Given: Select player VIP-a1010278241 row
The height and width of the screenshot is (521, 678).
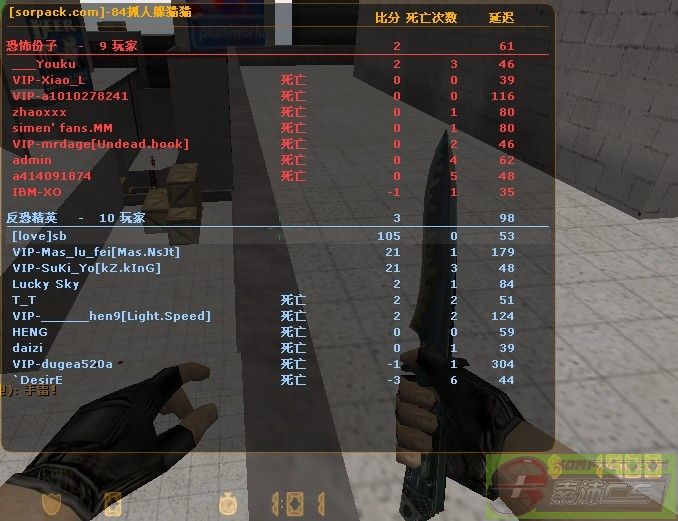Looking at the screenshot, I should coord(70,96).
